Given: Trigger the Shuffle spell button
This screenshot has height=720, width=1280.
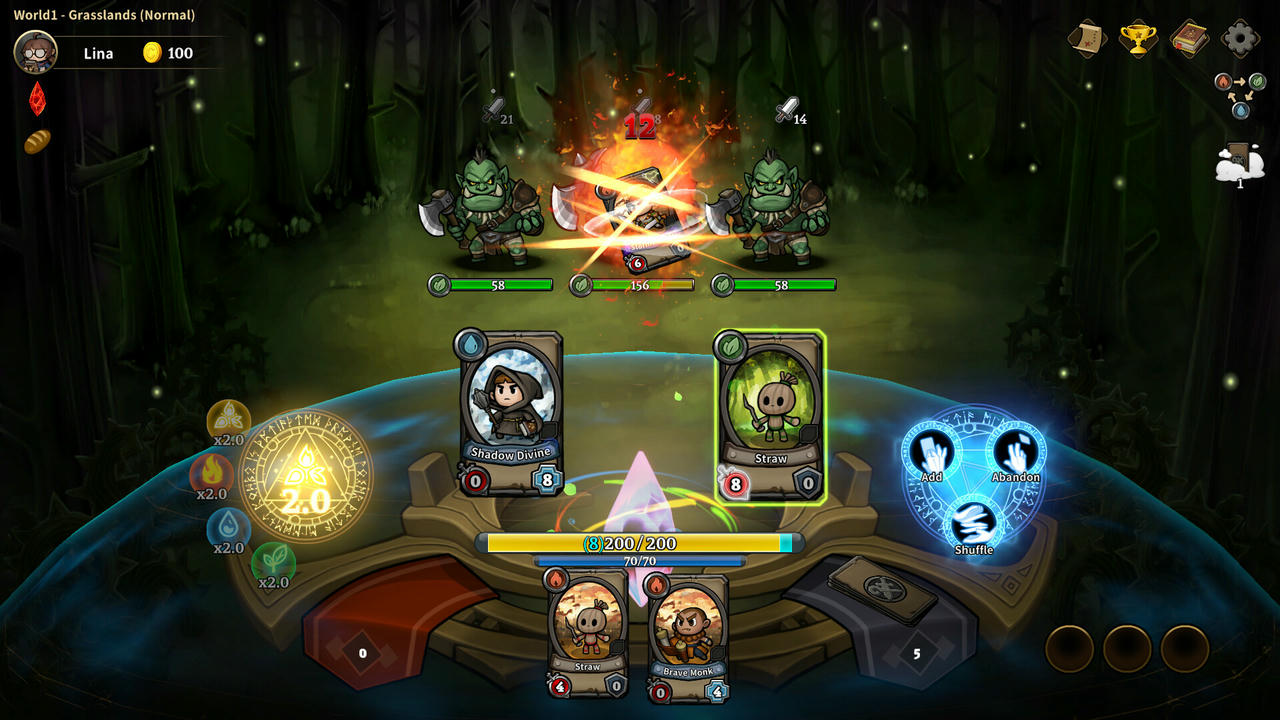Looking at the screenshot, I should pos(973,526).
